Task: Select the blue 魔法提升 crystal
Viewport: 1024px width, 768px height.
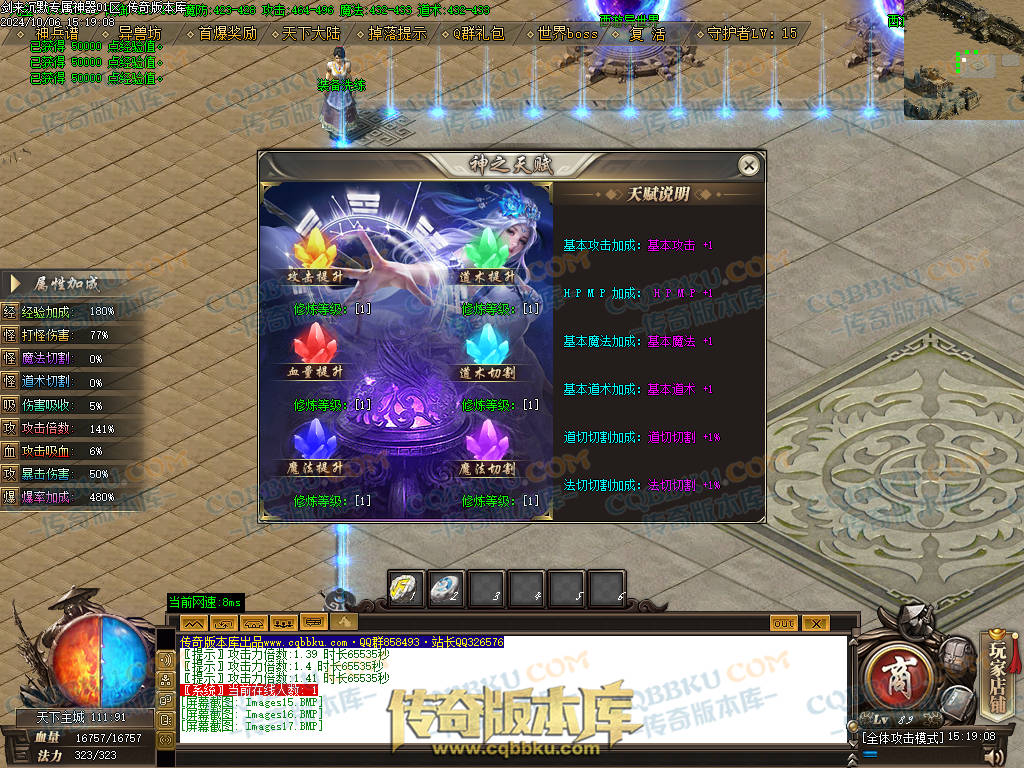Action: pos(317,440)
